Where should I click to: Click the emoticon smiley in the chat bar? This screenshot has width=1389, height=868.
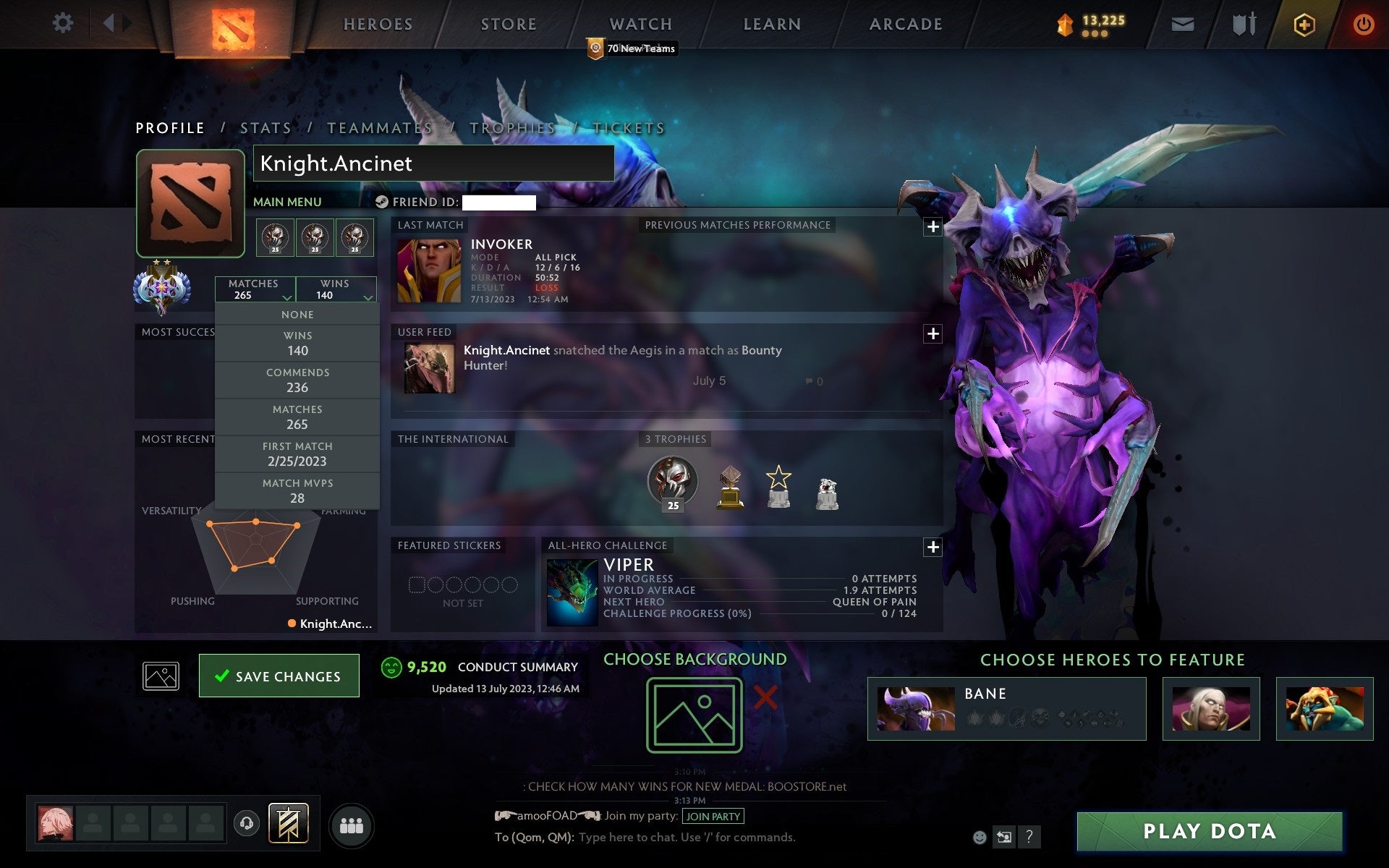coord(979,838)
